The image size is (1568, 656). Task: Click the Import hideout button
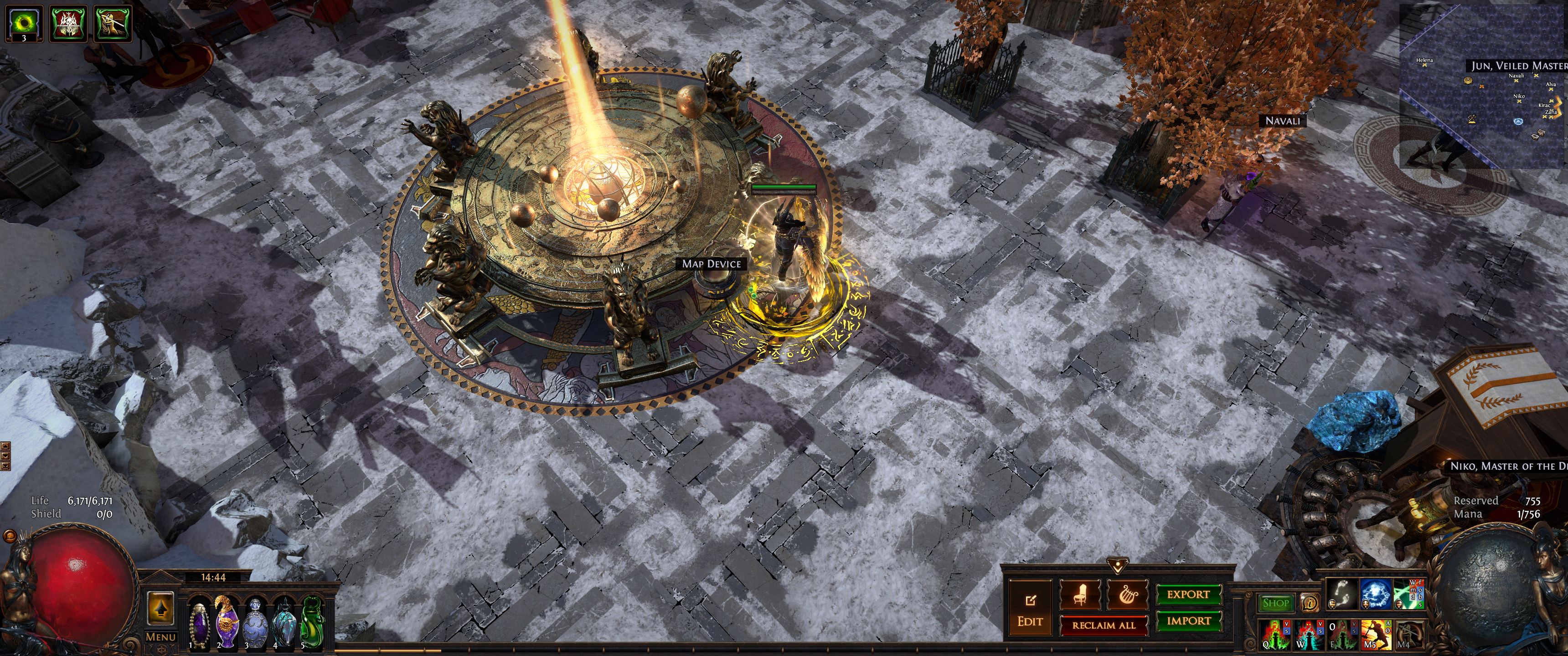(1188, 621)
